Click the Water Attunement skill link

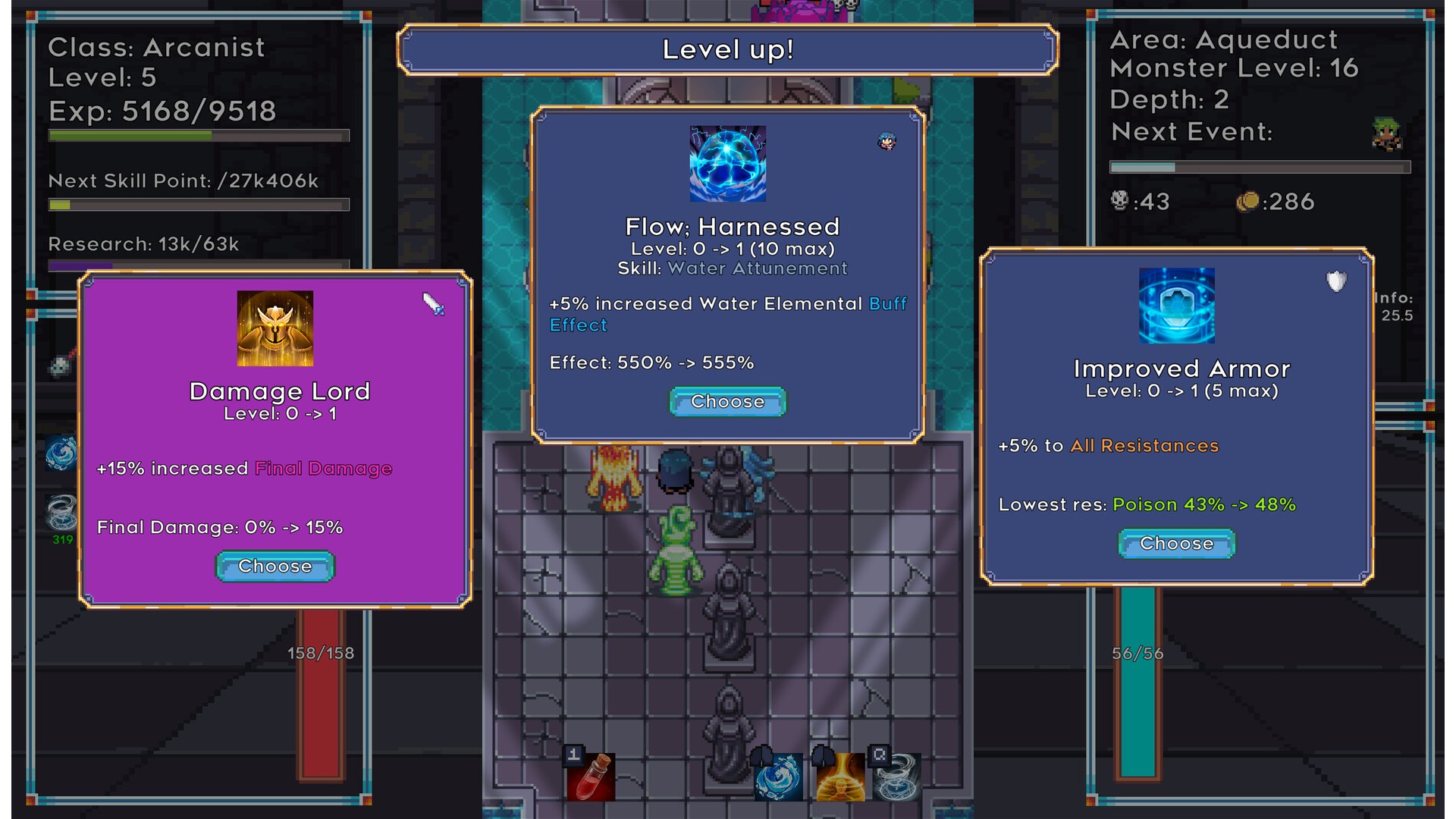(x=757, y=268)
